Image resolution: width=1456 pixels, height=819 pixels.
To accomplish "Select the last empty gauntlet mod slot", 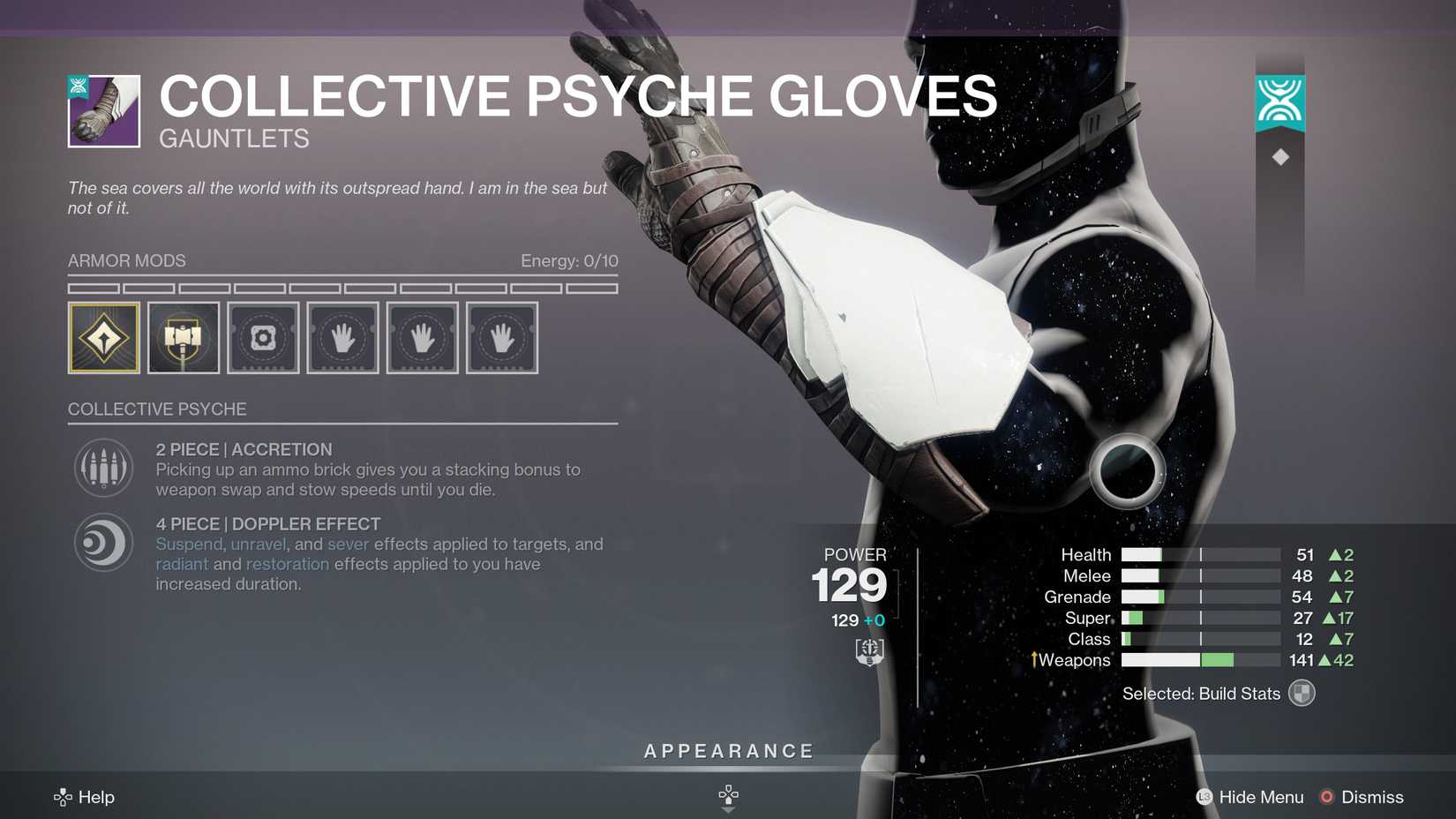I will click(501, 337).
